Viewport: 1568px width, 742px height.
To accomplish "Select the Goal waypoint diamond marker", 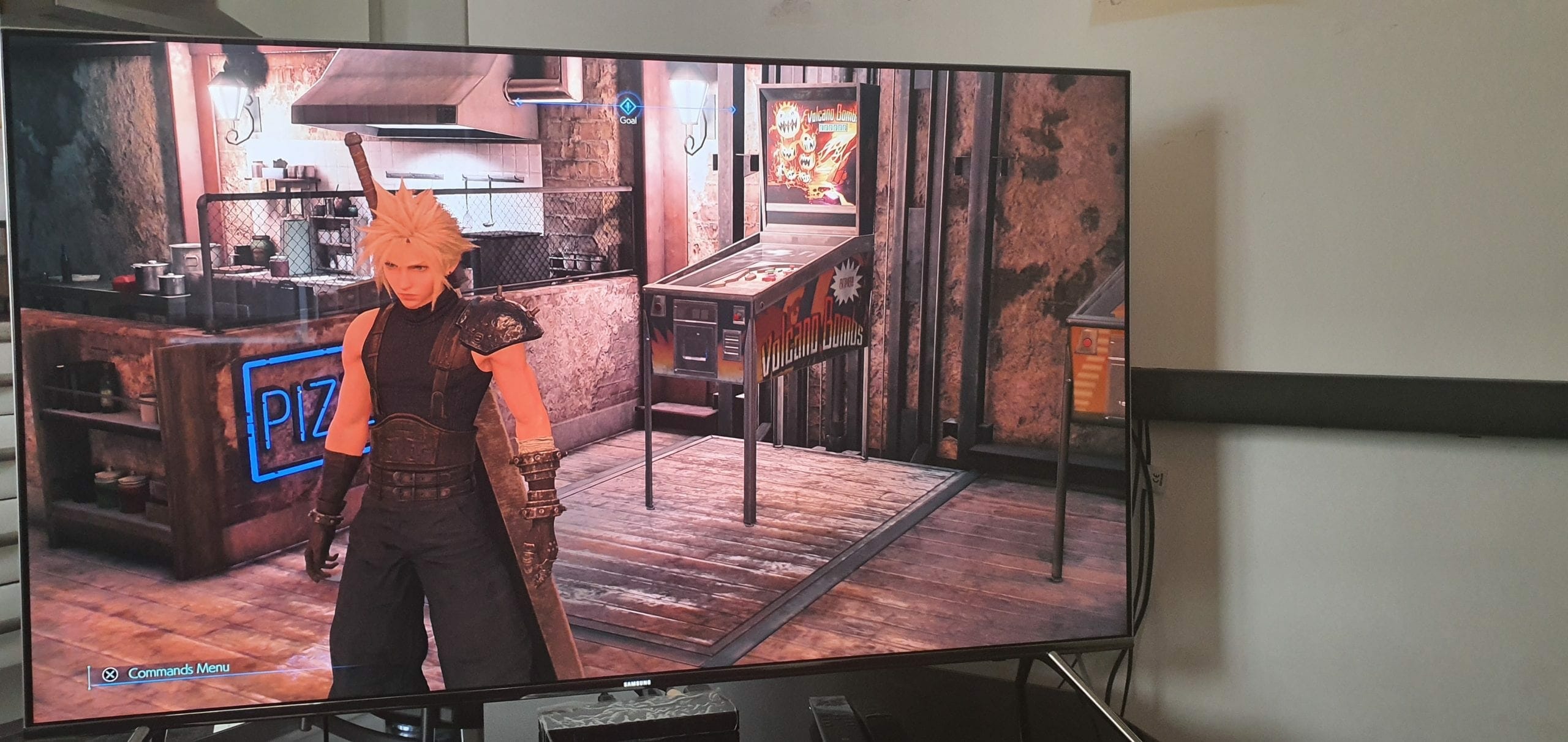I will tap(628, 105).
